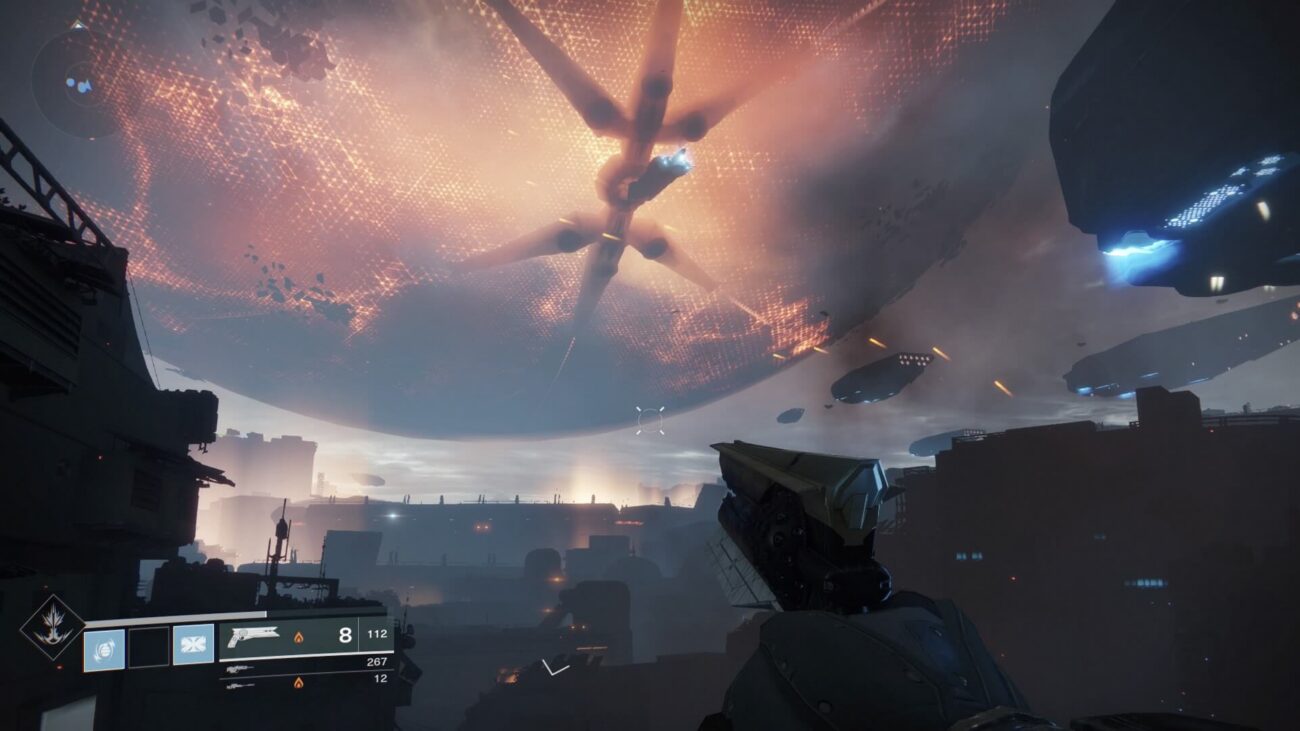The height and width of the screenshot is (731, 1300).
Task: Click the hand cannon weapon icon
Action: 253,637
